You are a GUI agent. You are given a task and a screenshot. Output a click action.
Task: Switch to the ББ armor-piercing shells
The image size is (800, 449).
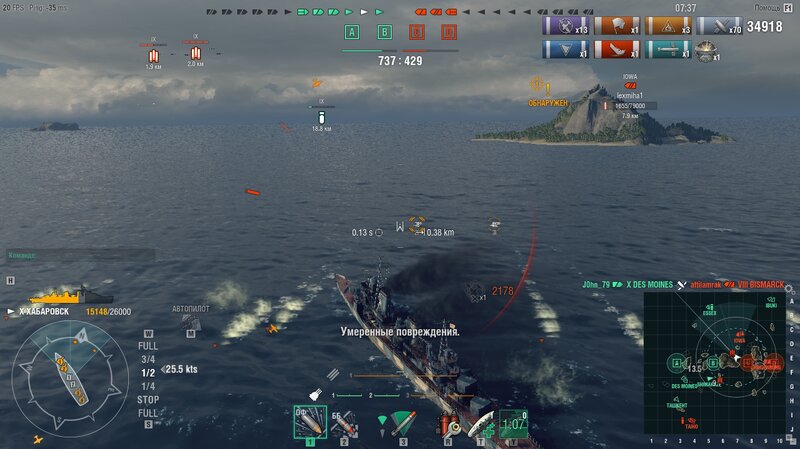click(343, 423)
